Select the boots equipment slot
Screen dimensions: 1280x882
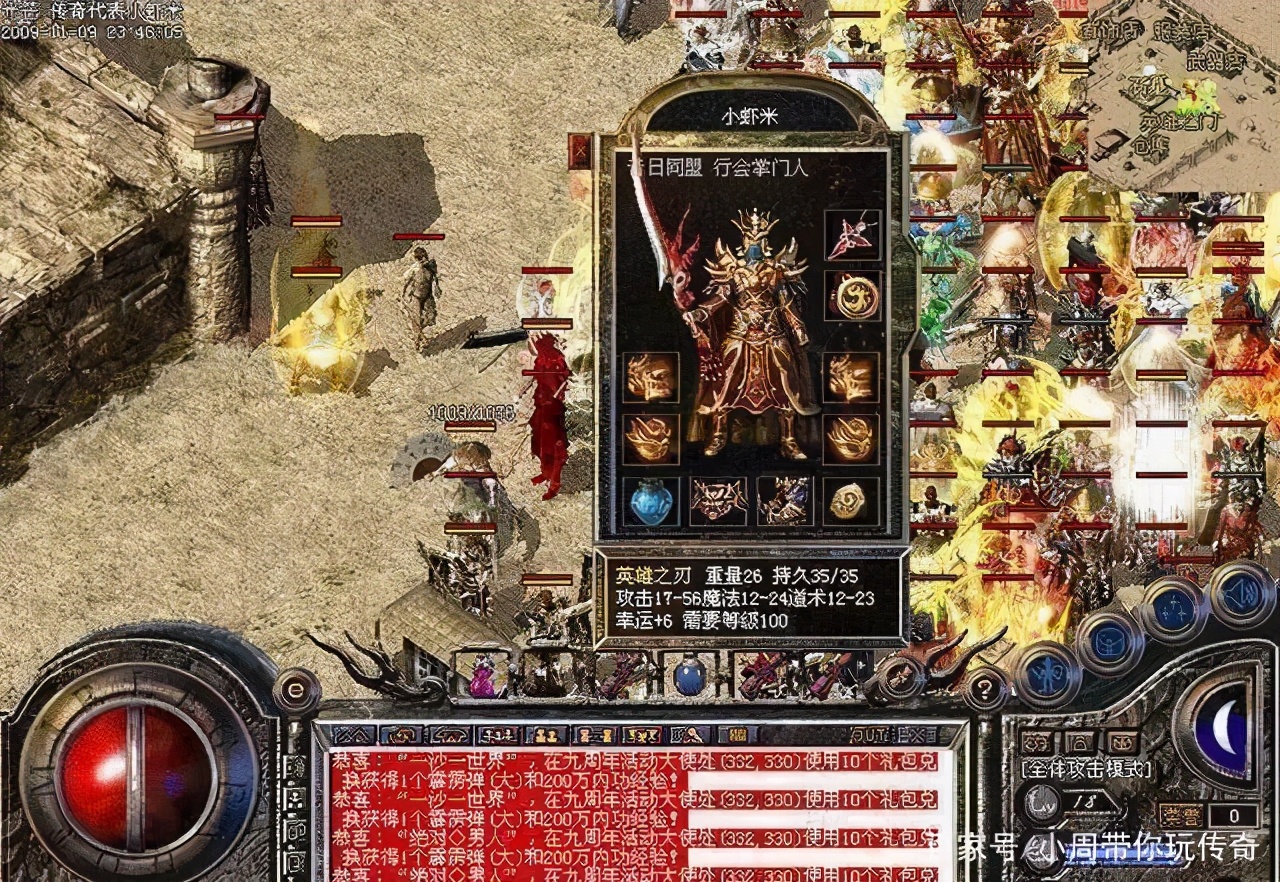pyautogui.click(x=784, y=500)
